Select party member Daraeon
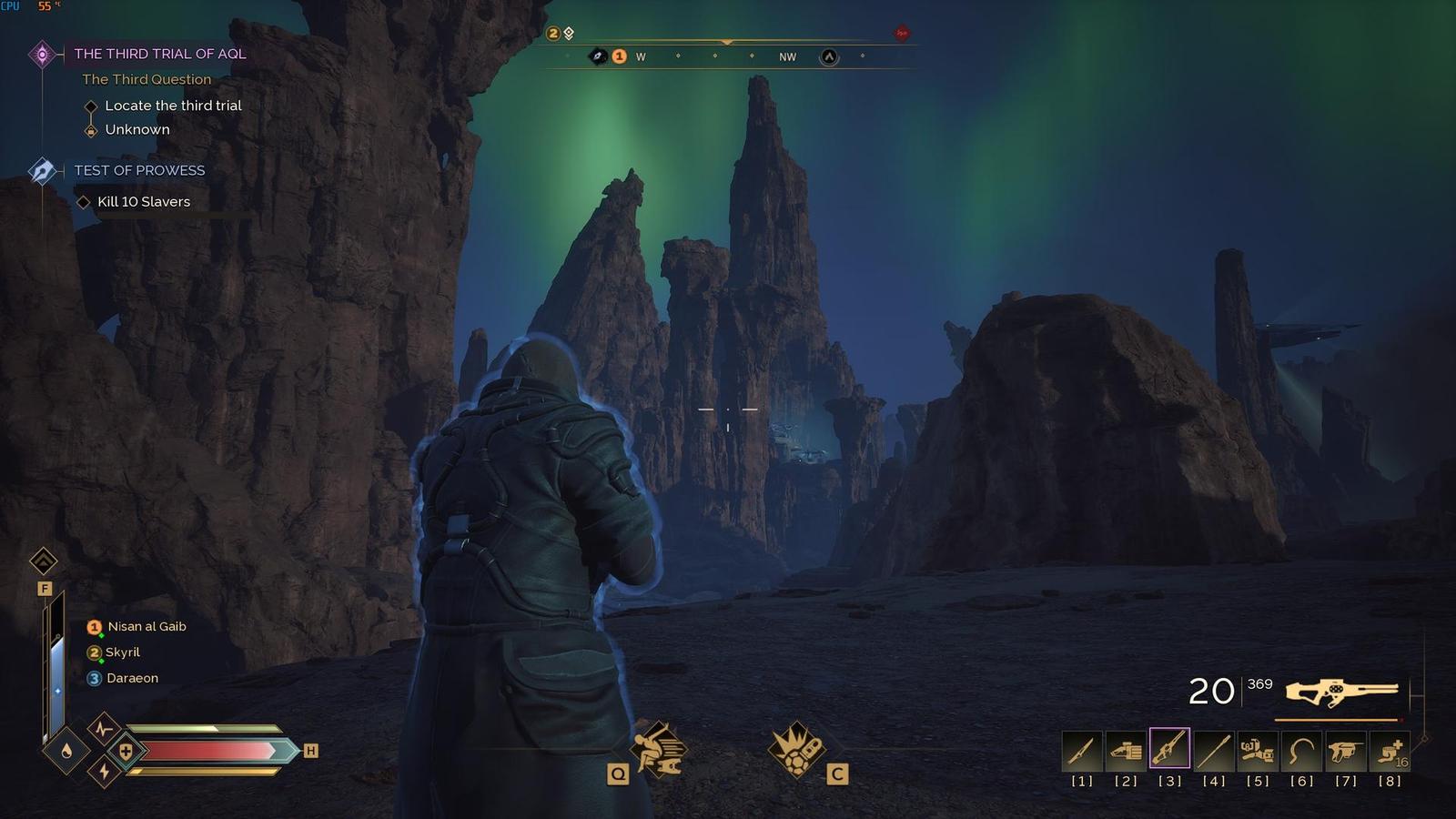 click(132, 678)
